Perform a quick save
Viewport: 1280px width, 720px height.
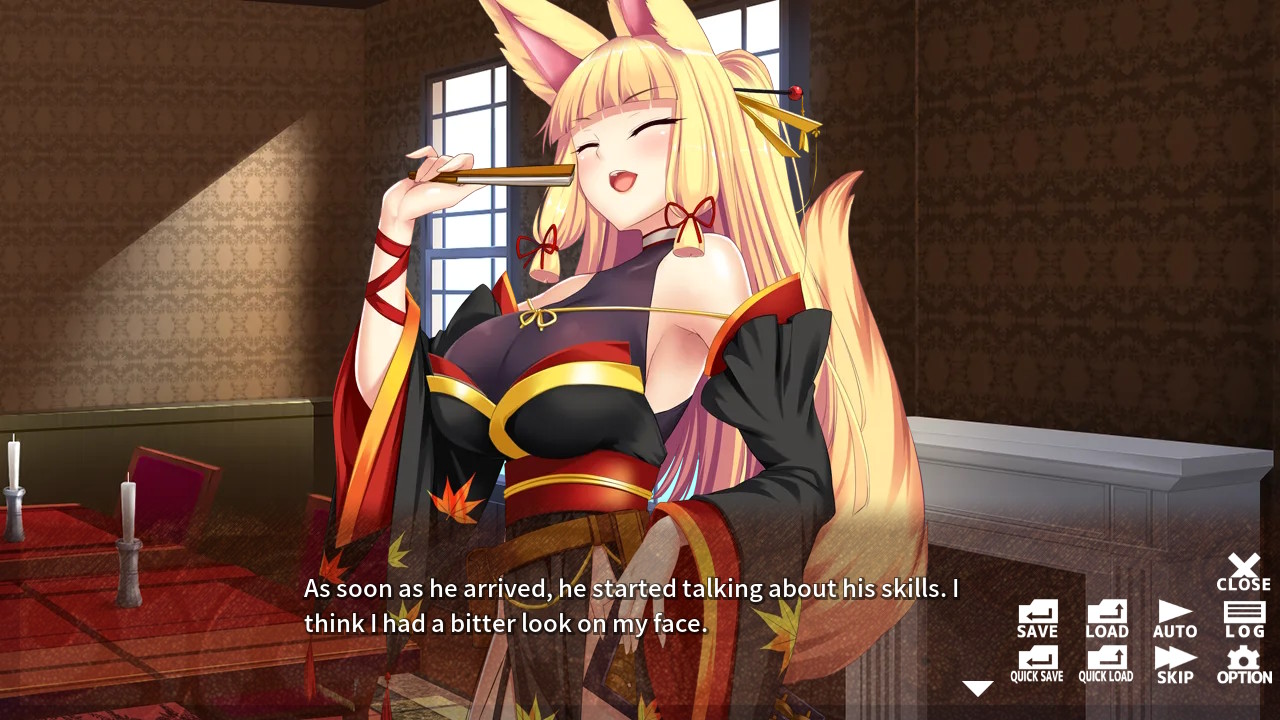point(1036,663)
